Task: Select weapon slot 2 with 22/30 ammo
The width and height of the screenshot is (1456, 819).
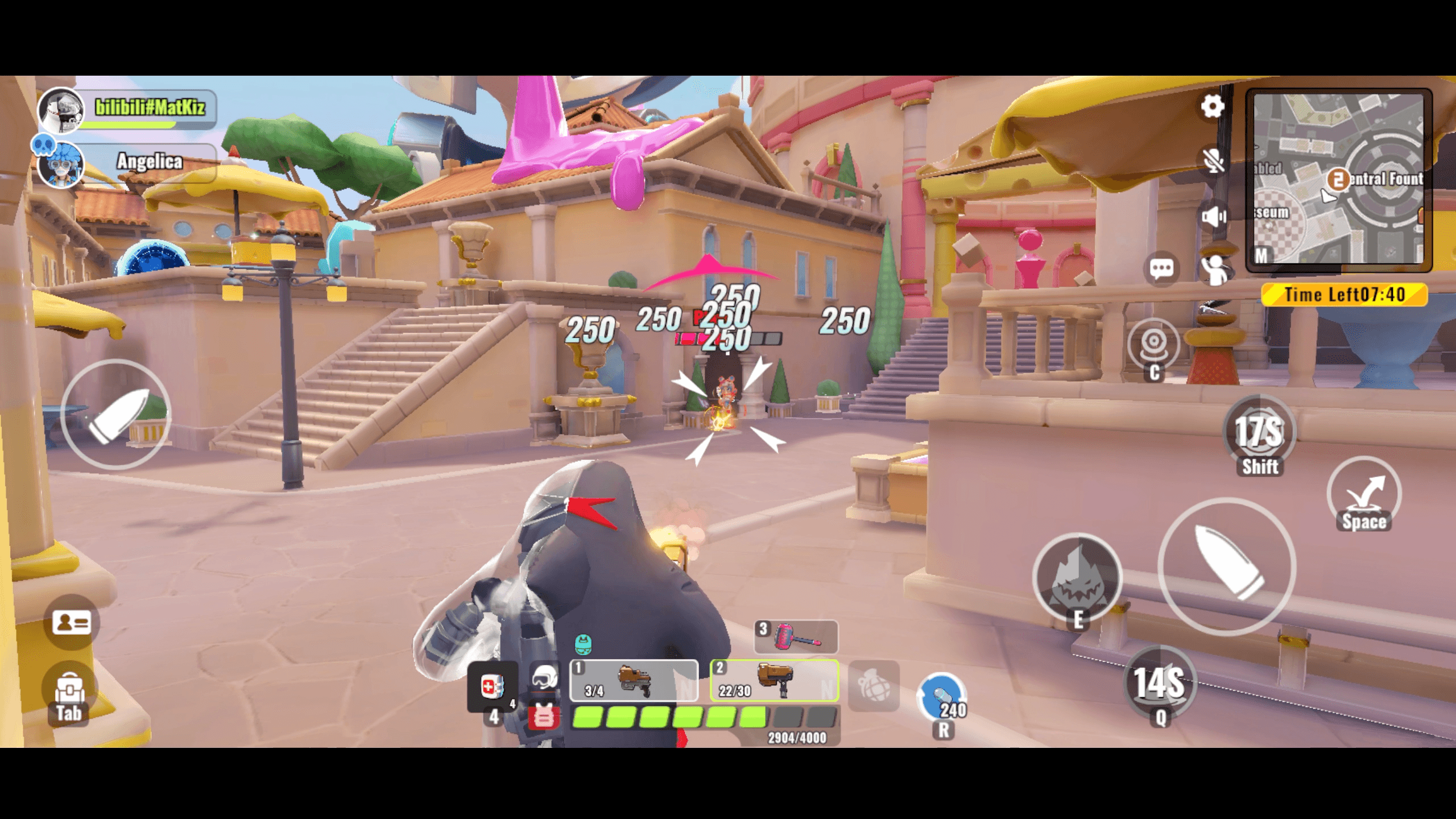Action: click(x=774, y=681)
